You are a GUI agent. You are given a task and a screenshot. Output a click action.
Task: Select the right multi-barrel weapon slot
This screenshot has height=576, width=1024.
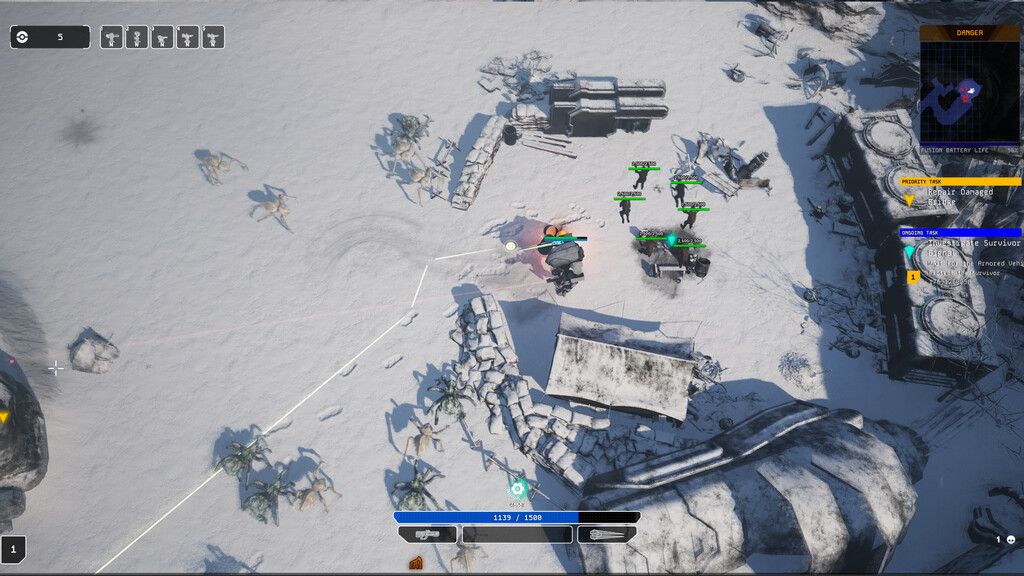pos(608,535)
